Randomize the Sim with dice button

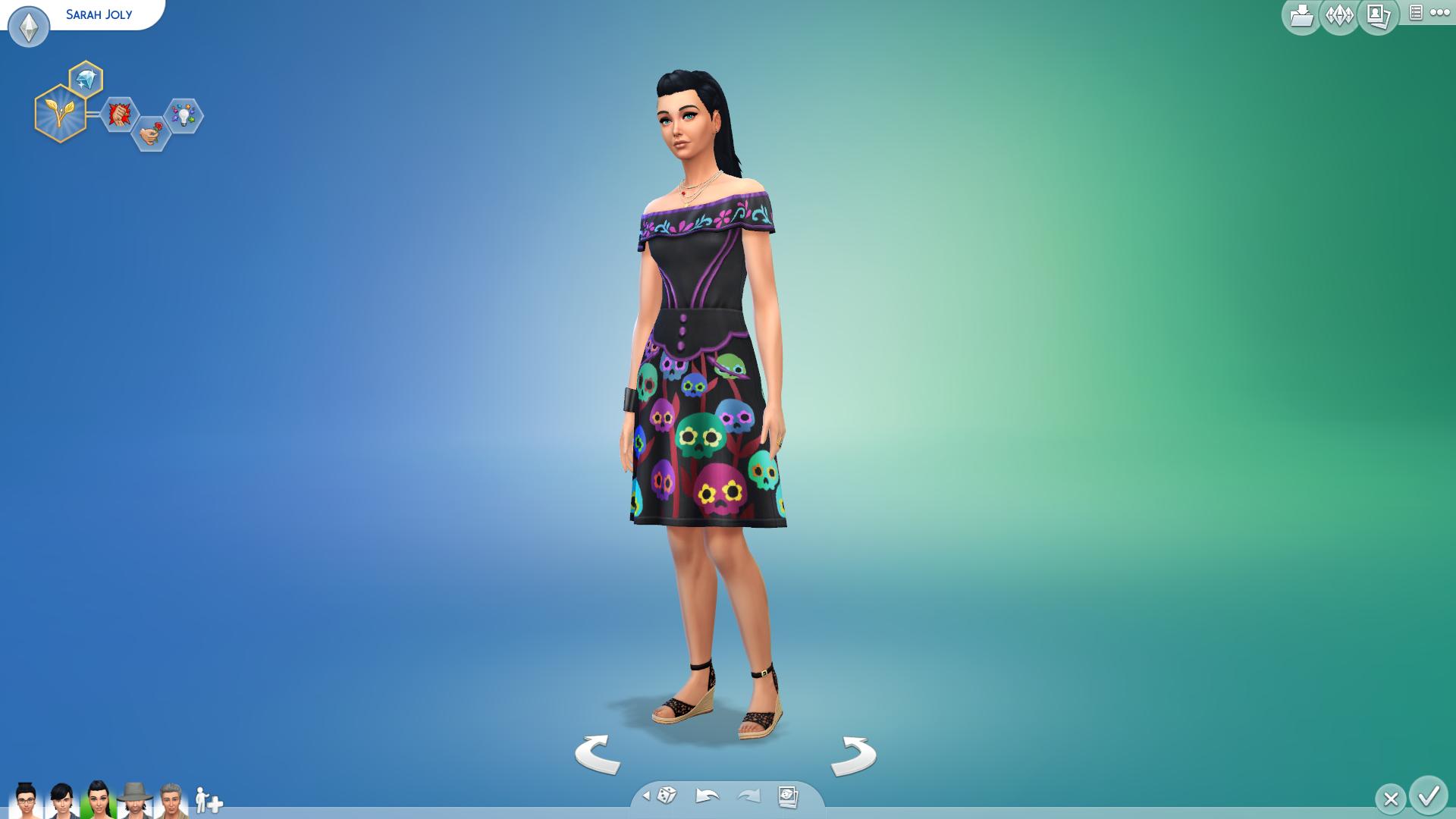667,795
